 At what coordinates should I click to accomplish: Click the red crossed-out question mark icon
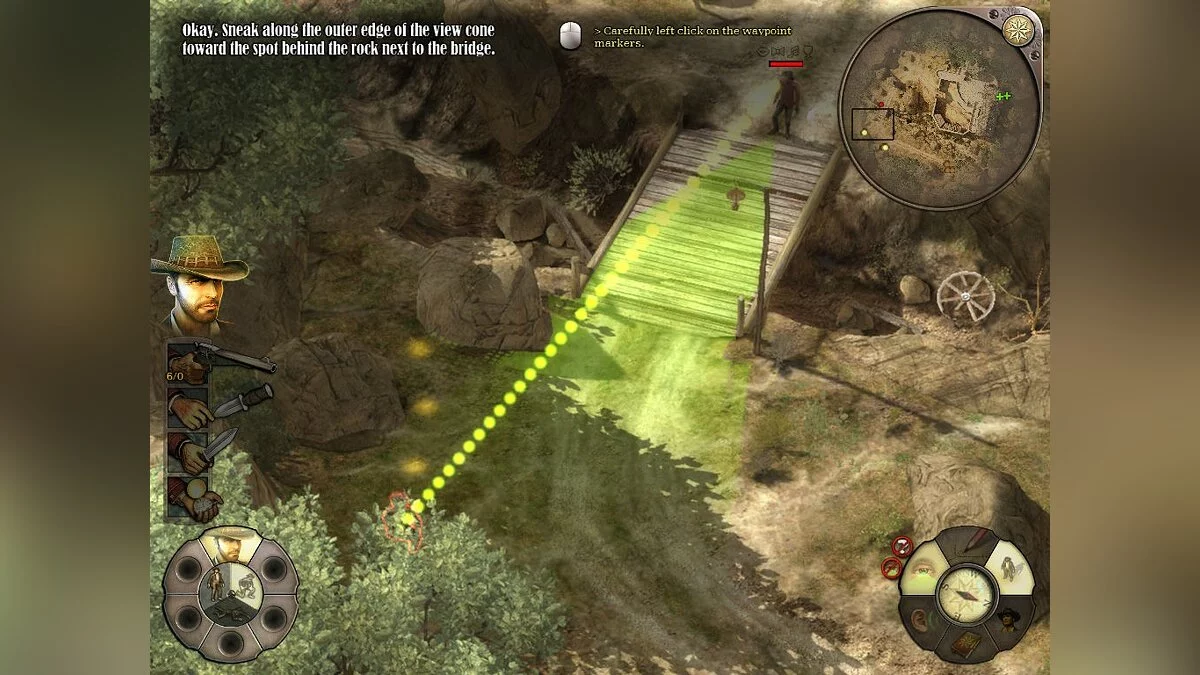[902, 546]
